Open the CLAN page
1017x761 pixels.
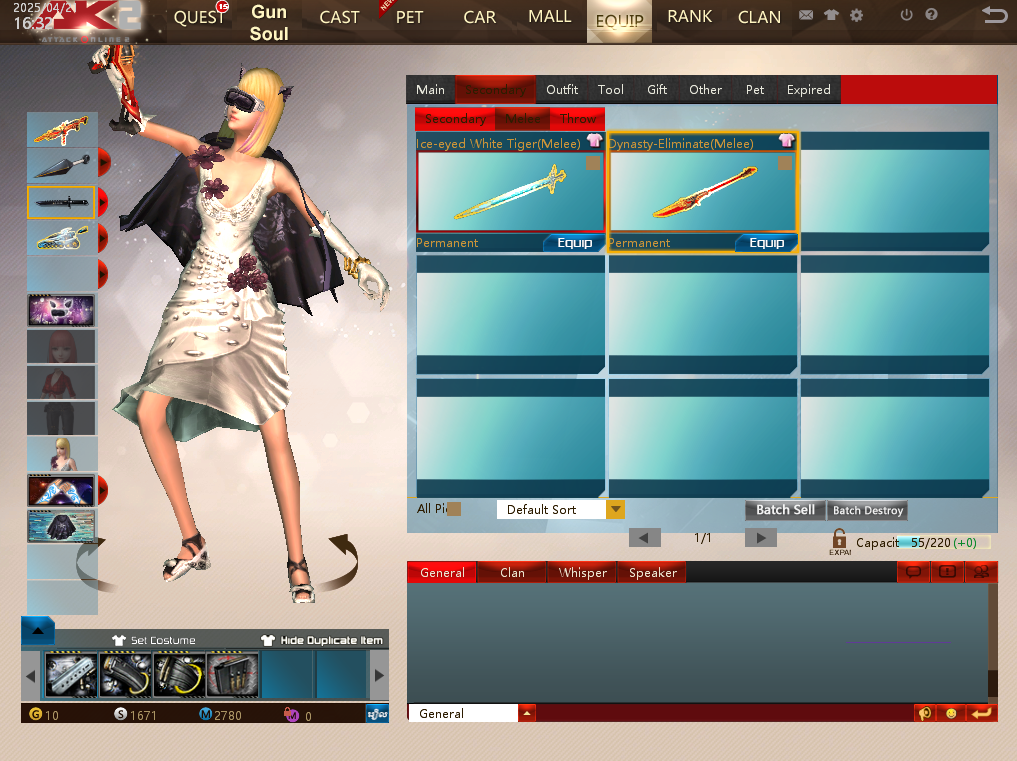759,17
